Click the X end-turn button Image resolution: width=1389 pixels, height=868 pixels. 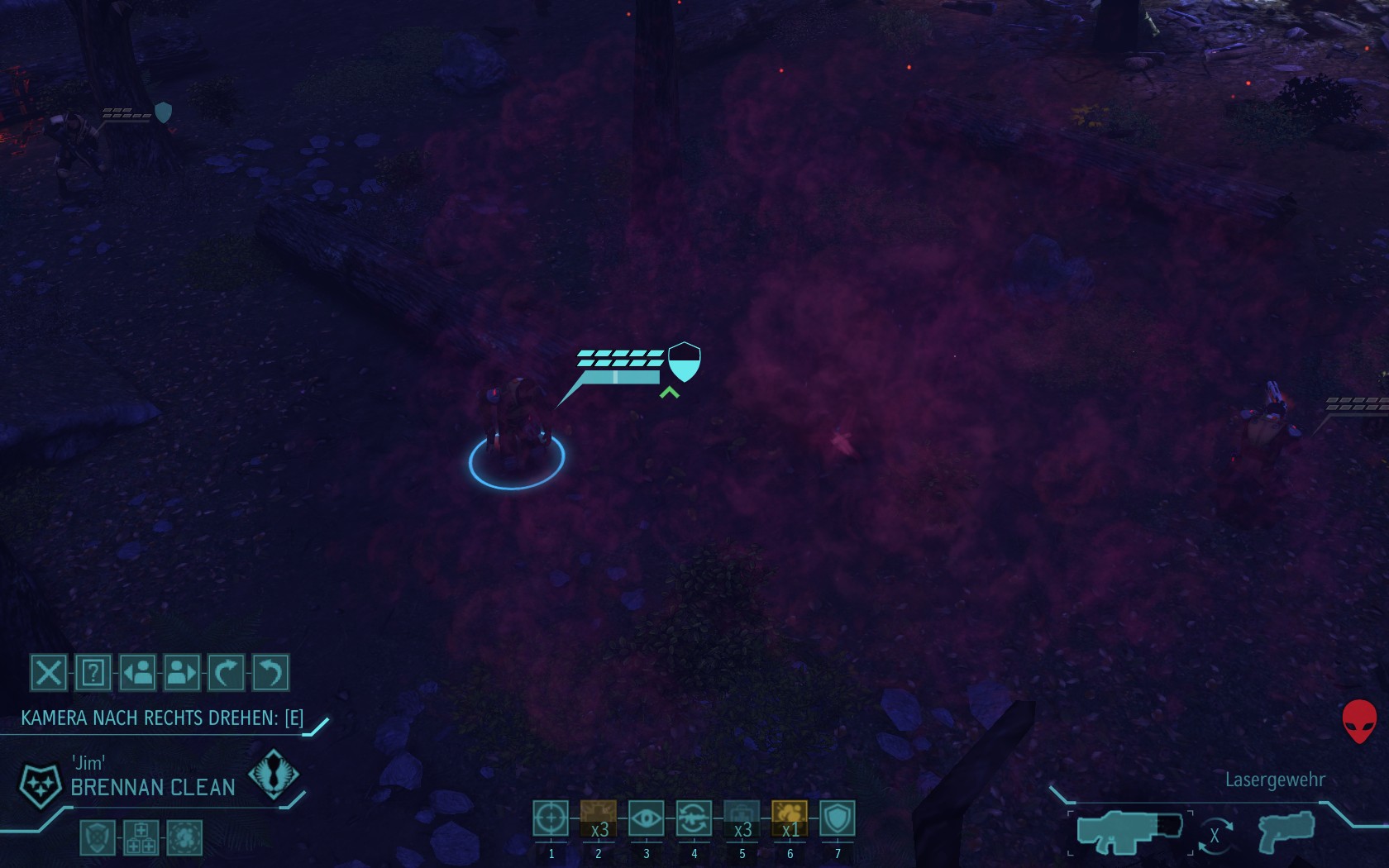[x=48, y=673]
